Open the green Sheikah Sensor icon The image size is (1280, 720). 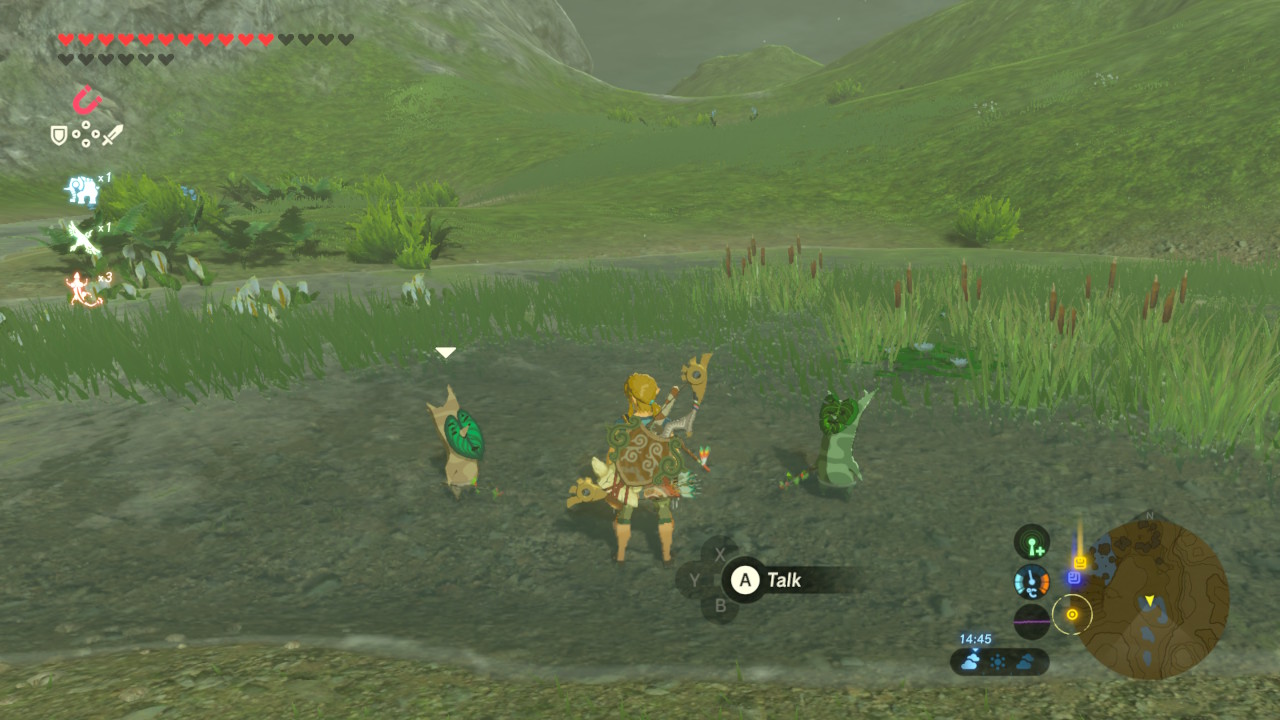(1032, 543)
